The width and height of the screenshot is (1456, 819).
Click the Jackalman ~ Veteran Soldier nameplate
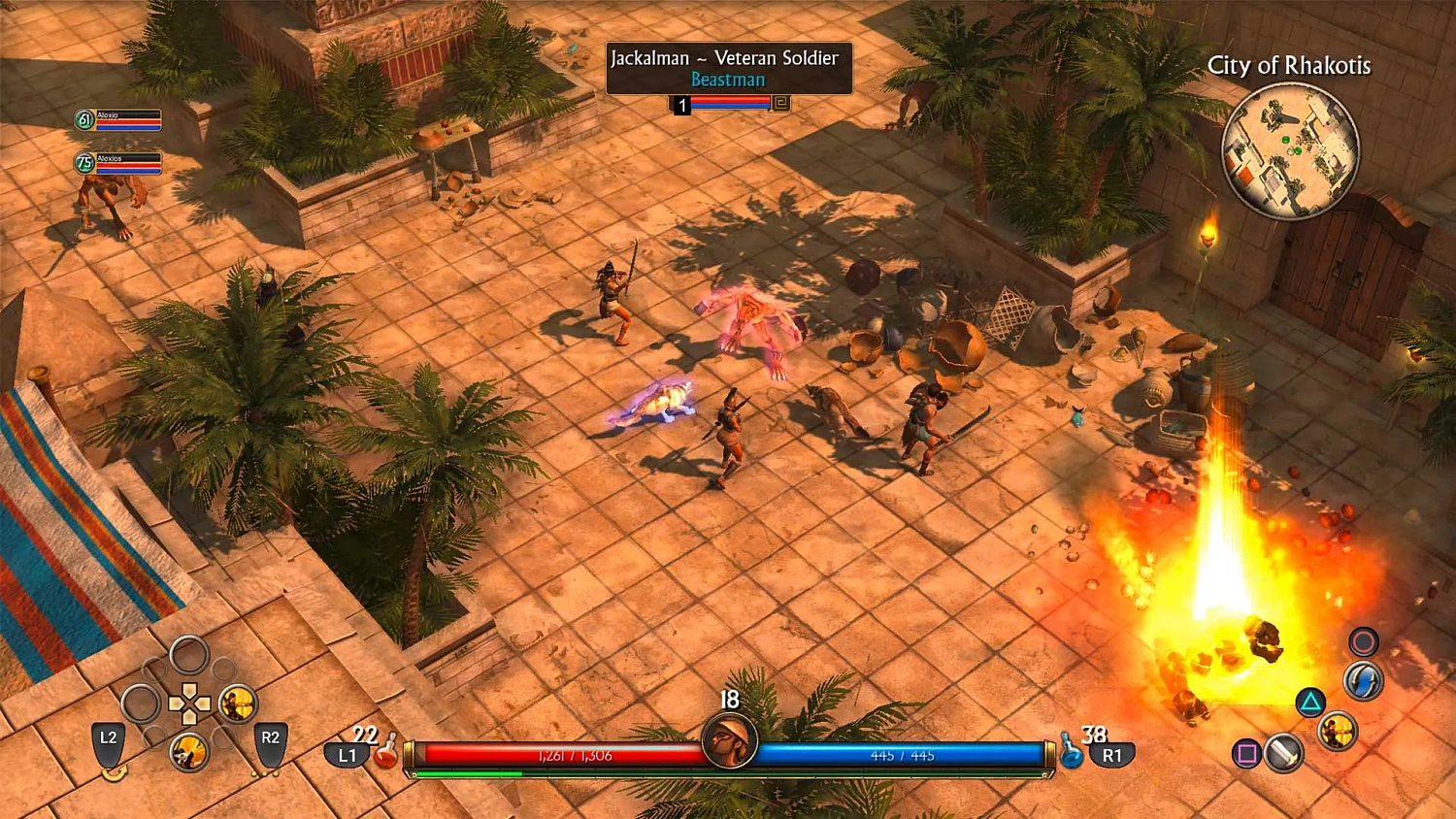727,58
